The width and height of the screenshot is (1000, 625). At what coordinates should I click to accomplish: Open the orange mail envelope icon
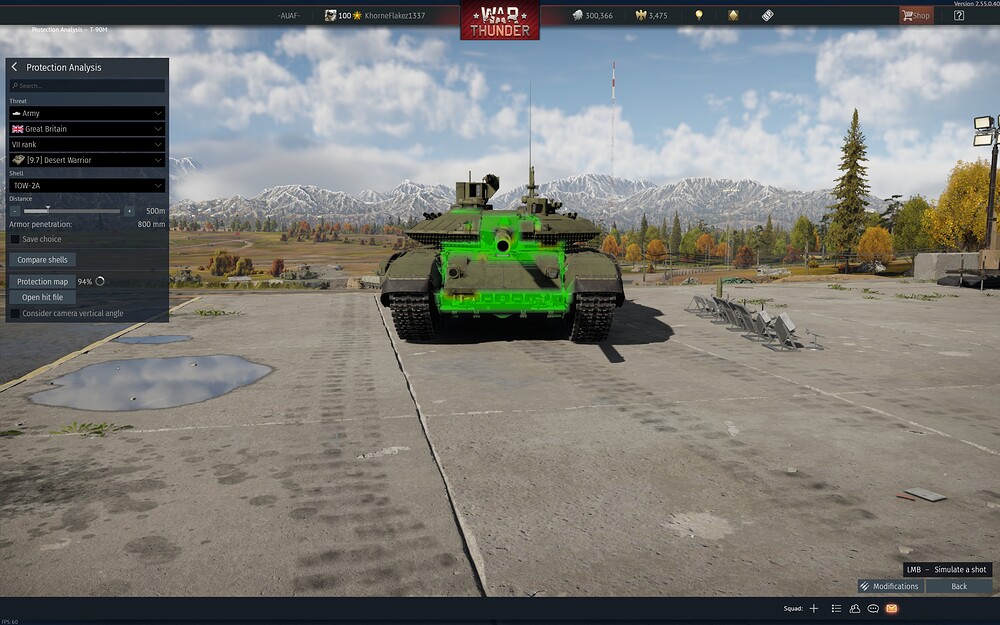[x=891, y=608]
